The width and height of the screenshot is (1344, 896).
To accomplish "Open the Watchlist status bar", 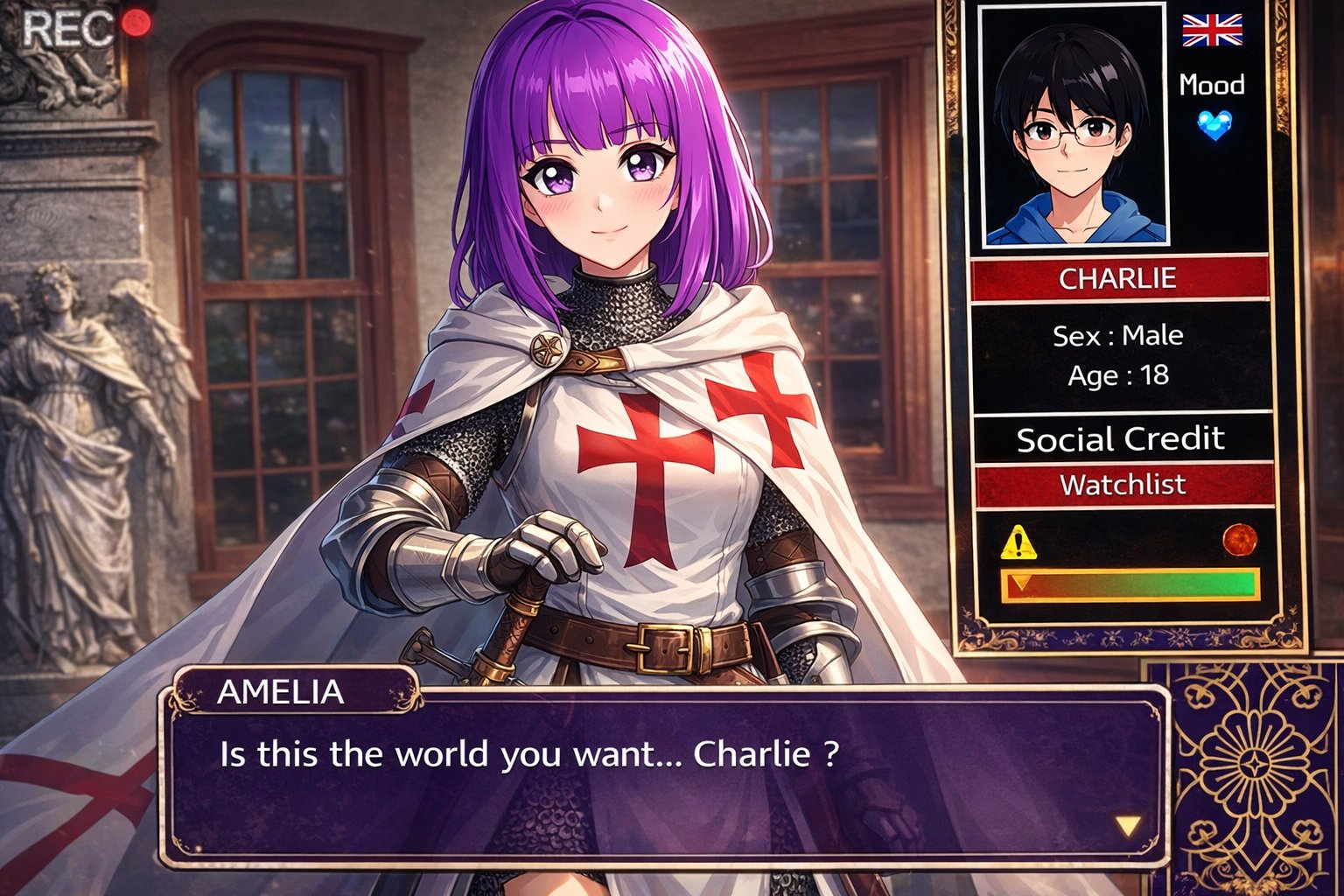I will click(1123, 485).
